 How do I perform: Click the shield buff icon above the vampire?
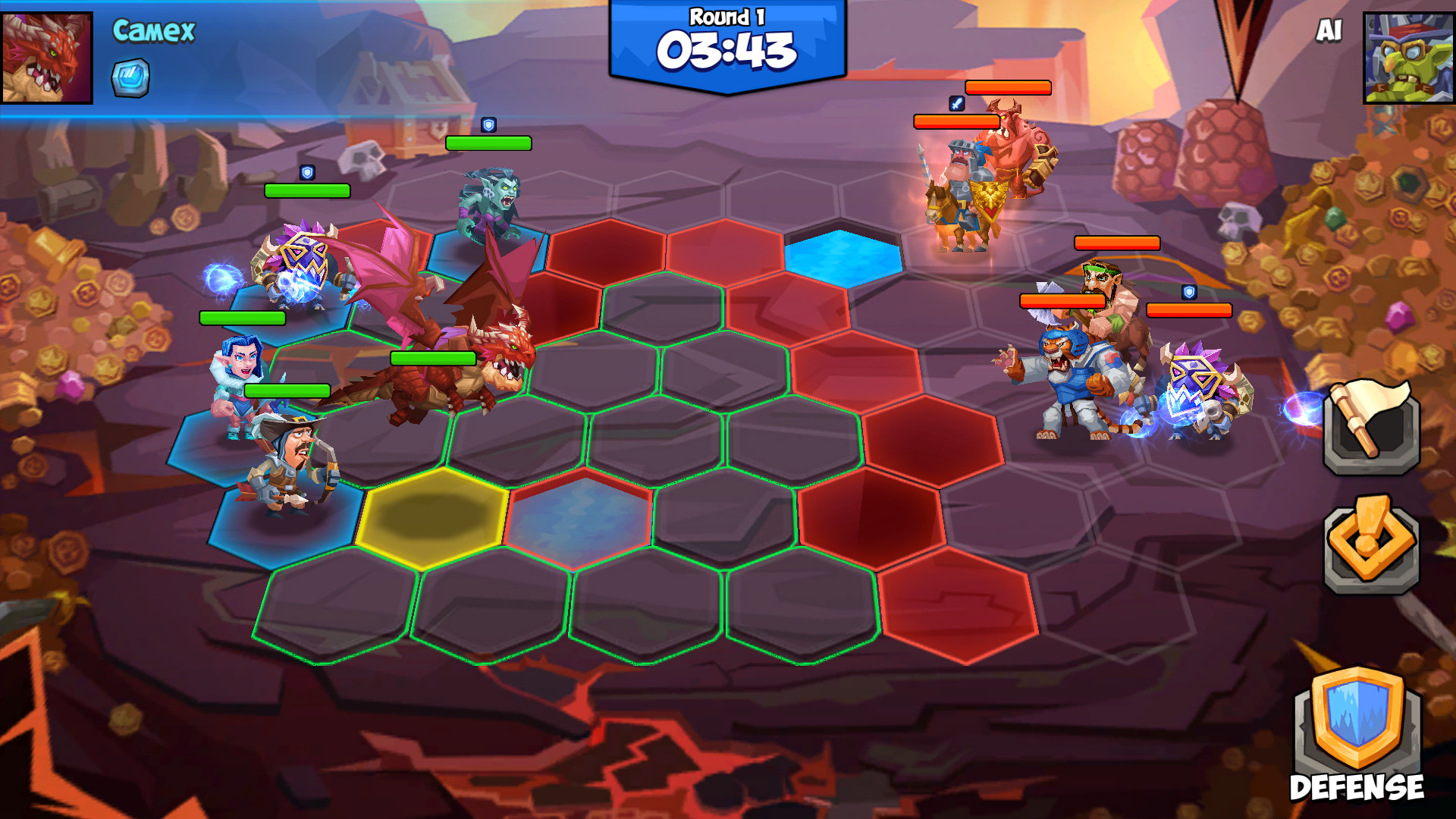tap(488, 126)
